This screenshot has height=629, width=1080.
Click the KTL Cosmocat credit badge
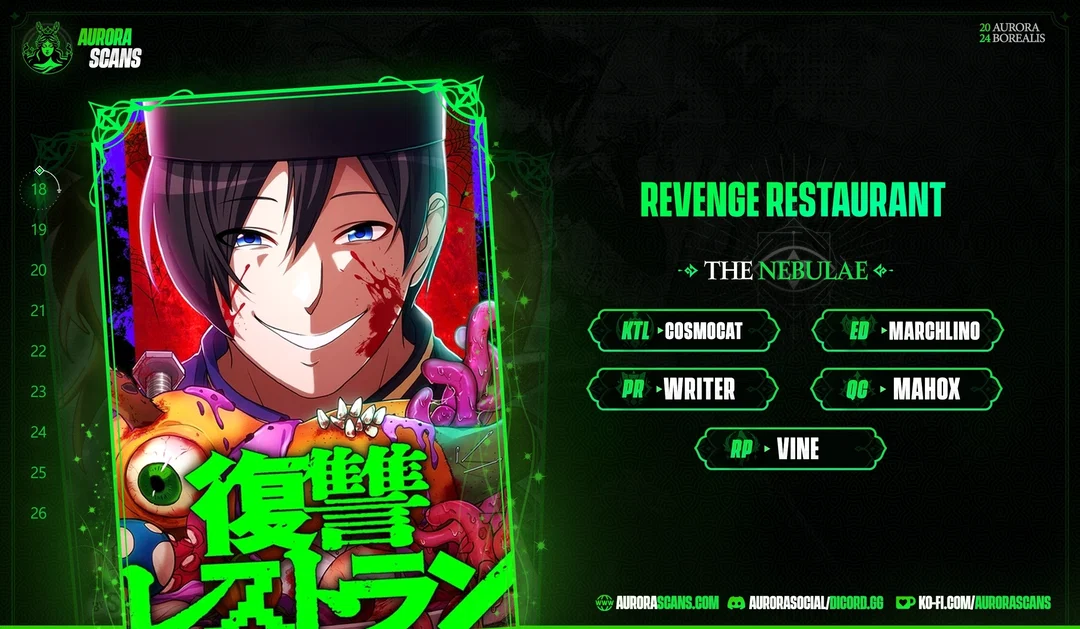tap(683, 331)
